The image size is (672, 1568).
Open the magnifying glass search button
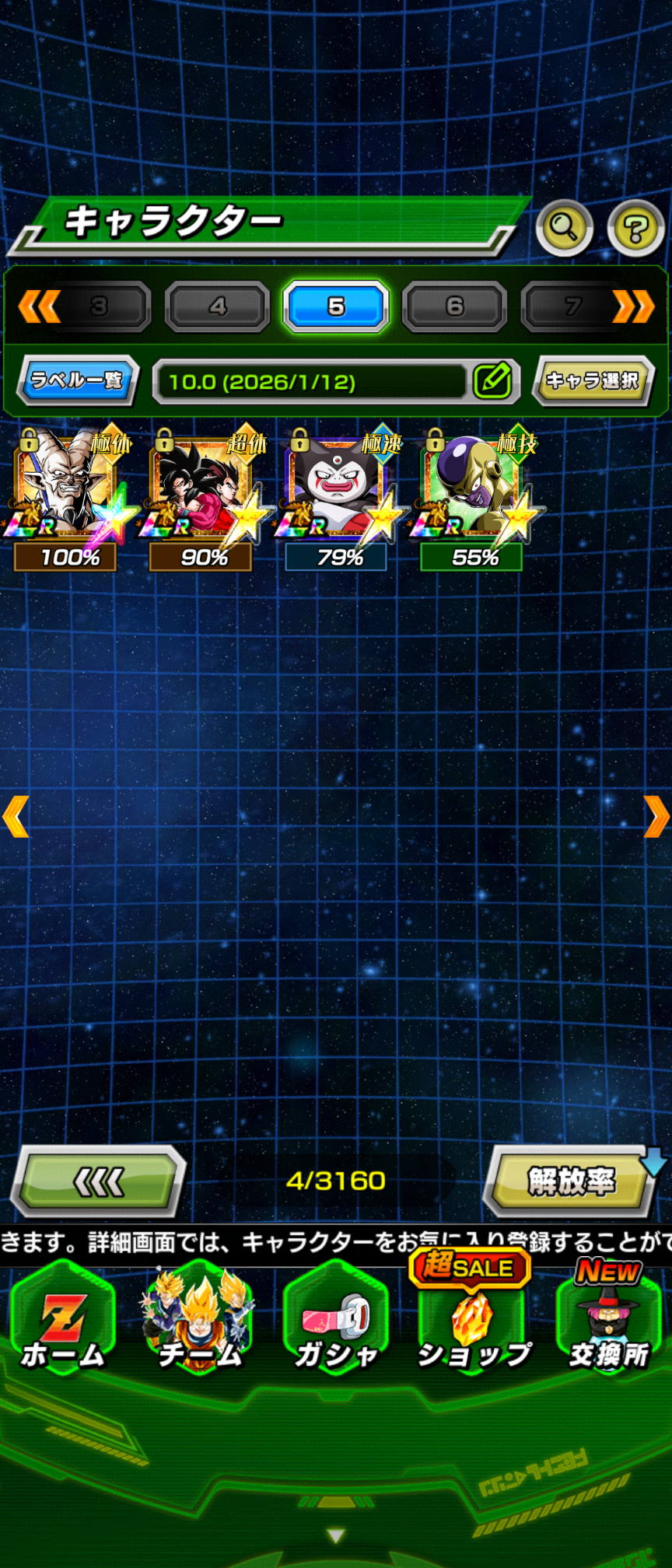pyautogui.click(x=564, y=227)
